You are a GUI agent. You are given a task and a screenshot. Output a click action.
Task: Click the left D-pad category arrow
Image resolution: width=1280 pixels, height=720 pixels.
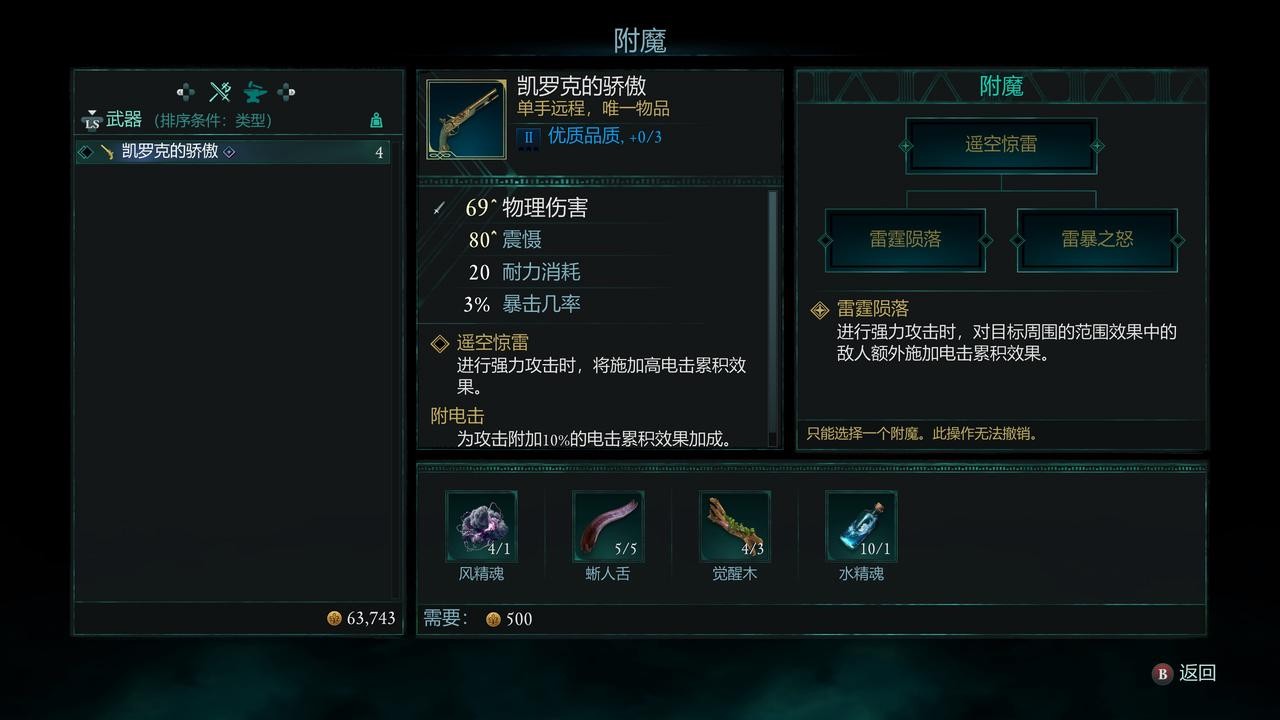tap(184, 91)
